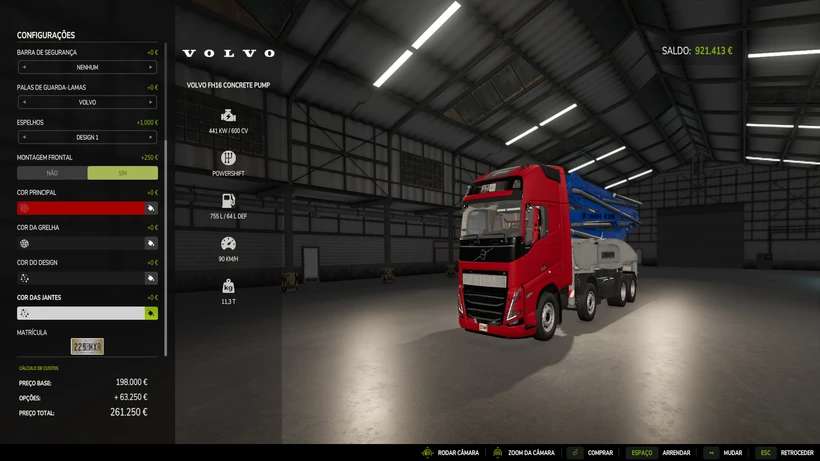Open the Cor Principal color picker
This screenshot has height=461, width=820.
tap(151, 208)
